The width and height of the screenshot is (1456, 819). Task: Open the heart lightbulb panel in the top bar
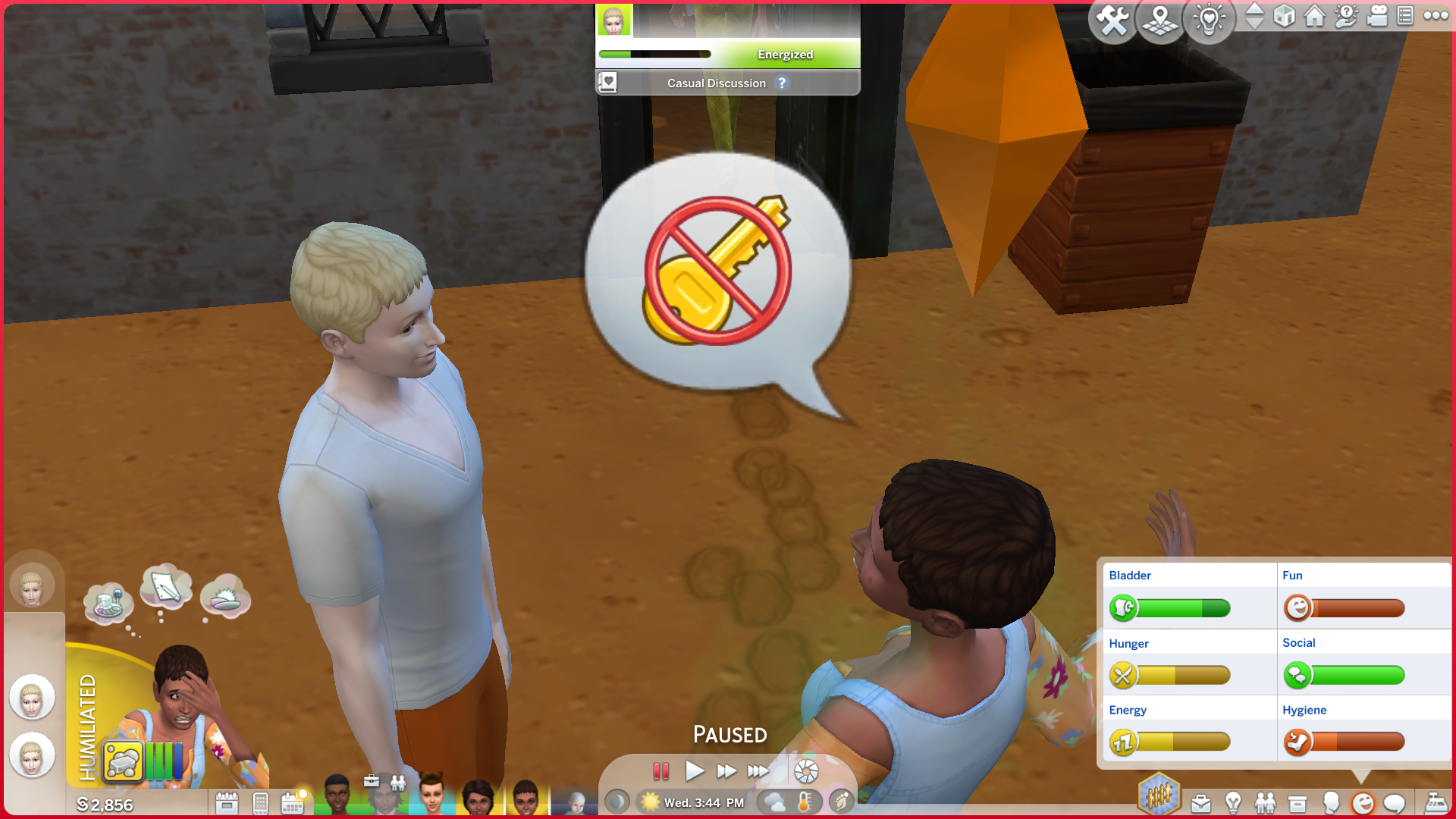(1209, 20)
